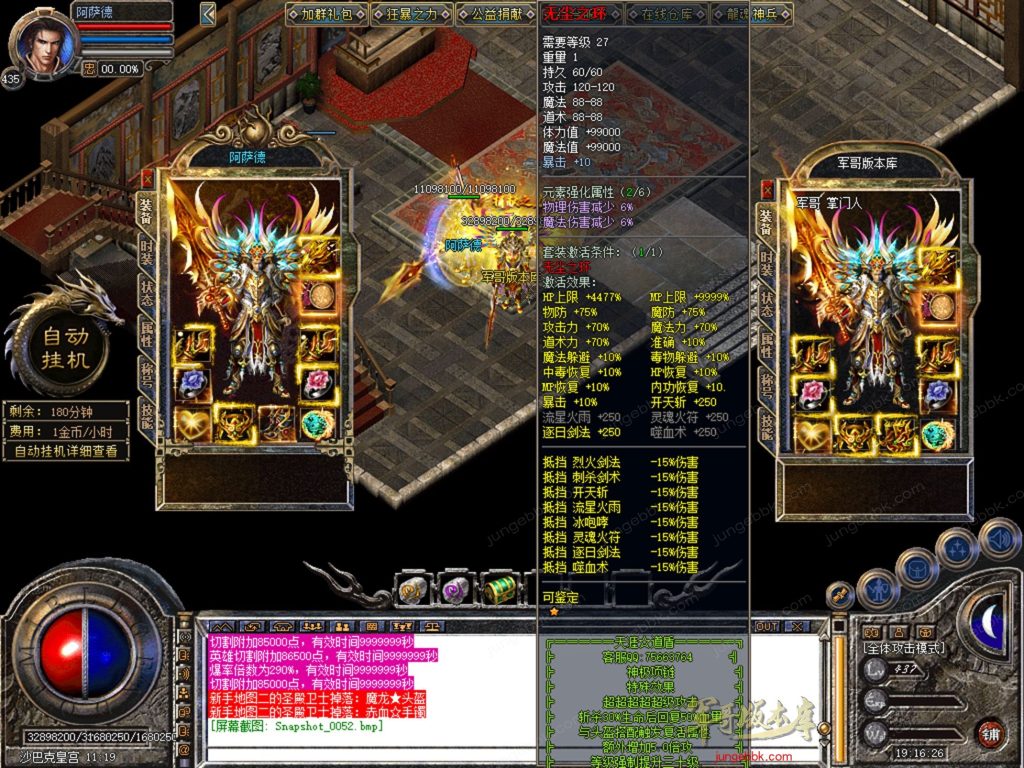Click the OUT button above chat

tap(767, 626)
